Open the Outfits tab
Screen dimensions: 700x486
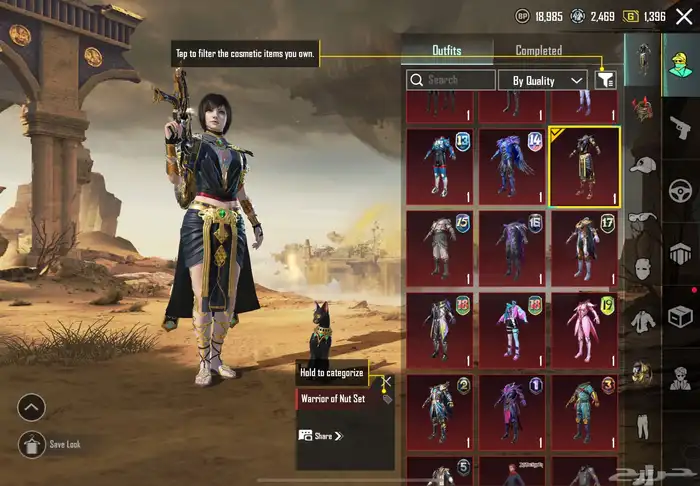pyautogui.click(x=447, y=50)
